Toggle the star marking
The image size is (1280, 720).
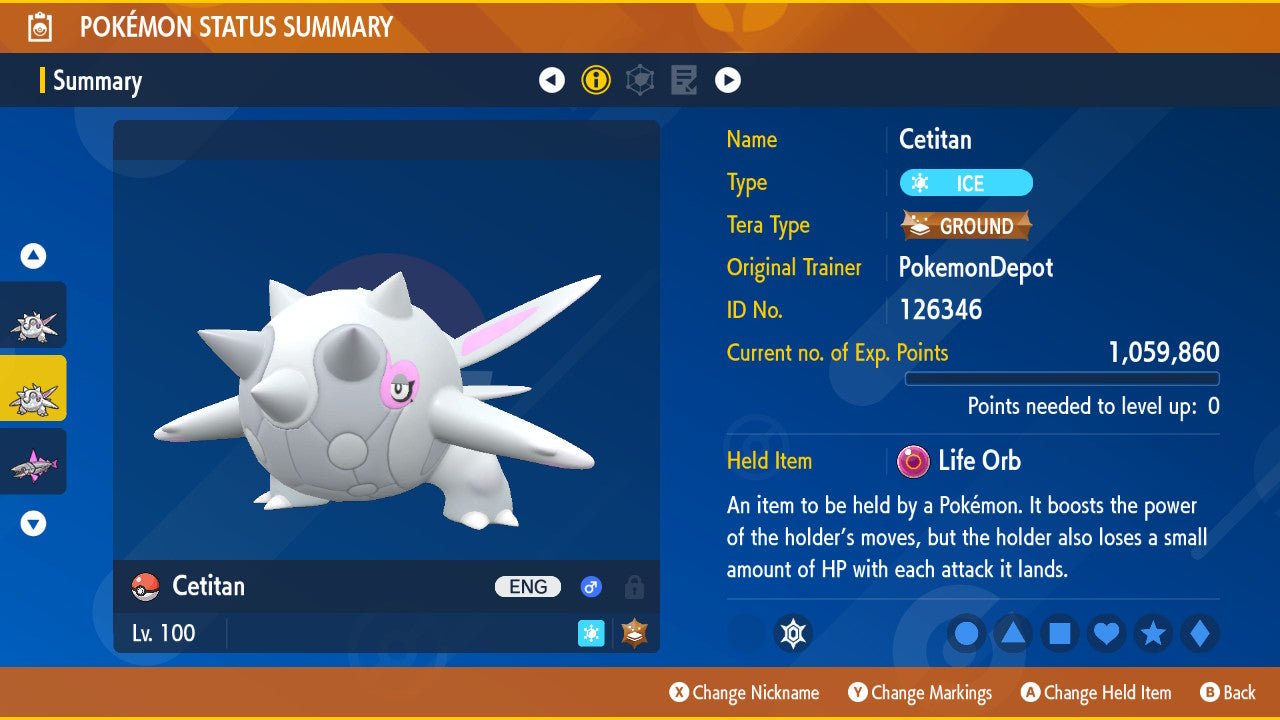click(1154, 634)
